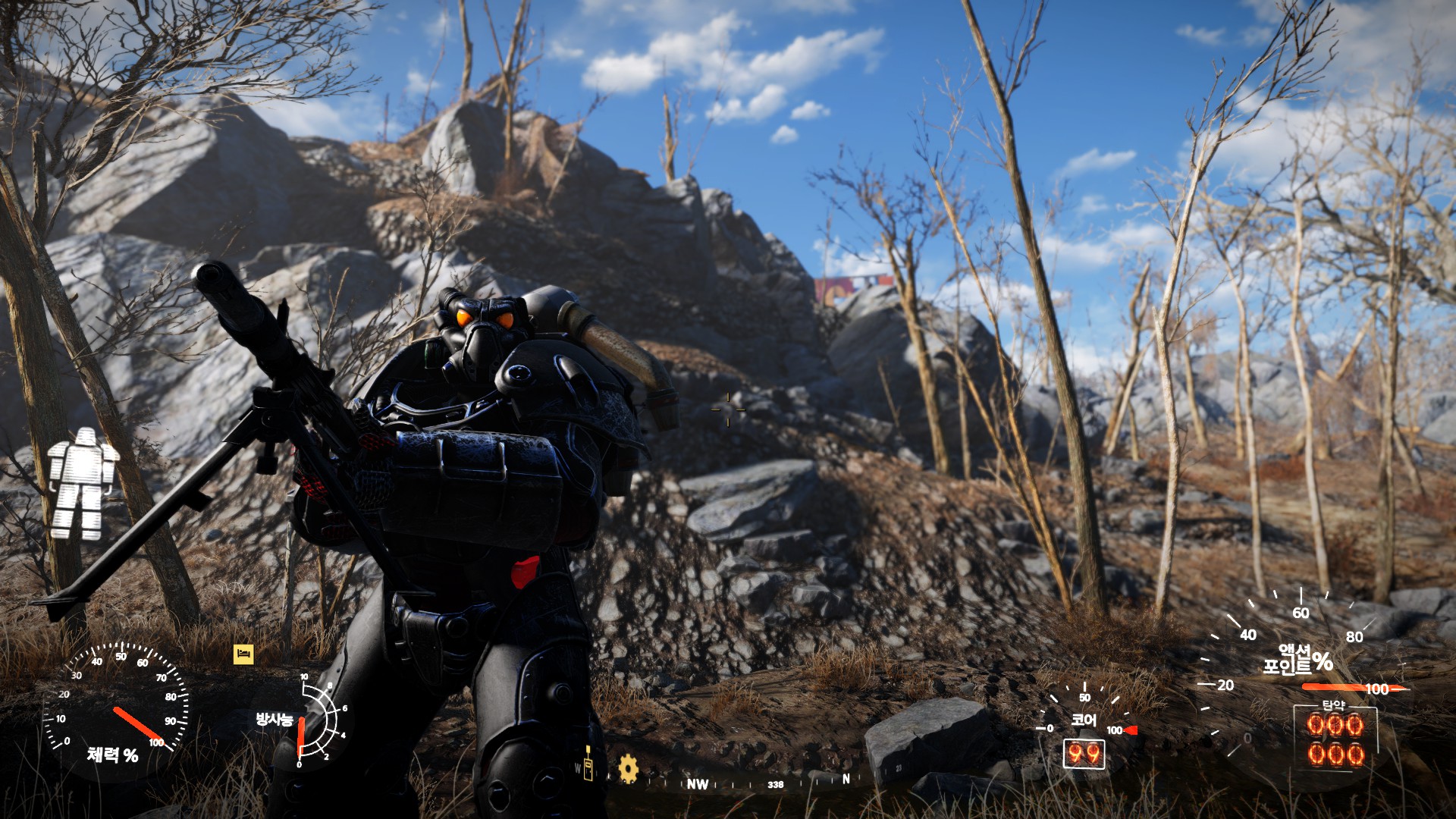The width and height of the screenshot is (1456, 819).
Task: Click the yellow gear marker on the compass
Action: 628,768
